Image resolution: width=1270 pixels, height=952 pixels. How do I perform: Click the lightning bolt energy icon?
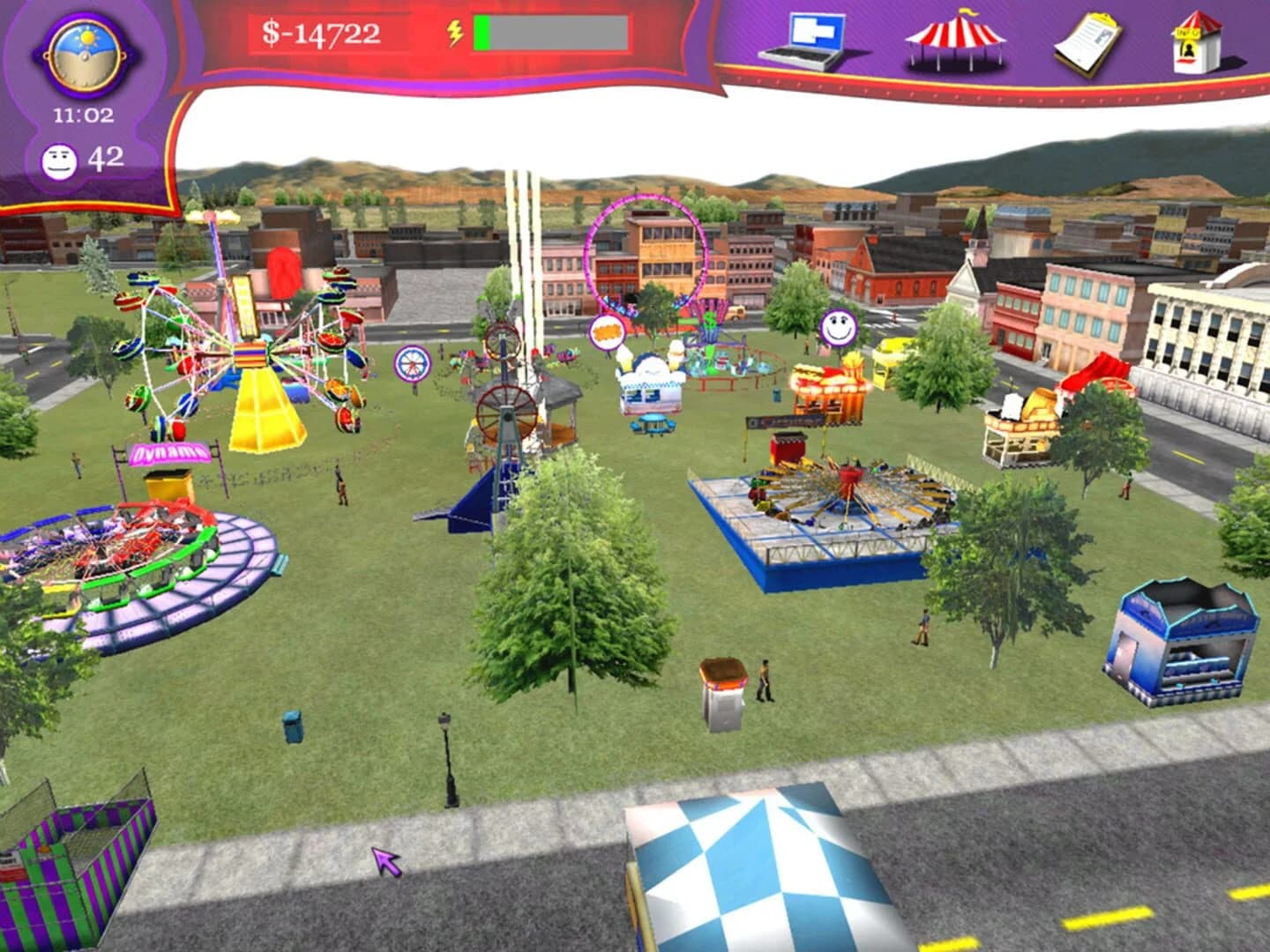point(453,33)
